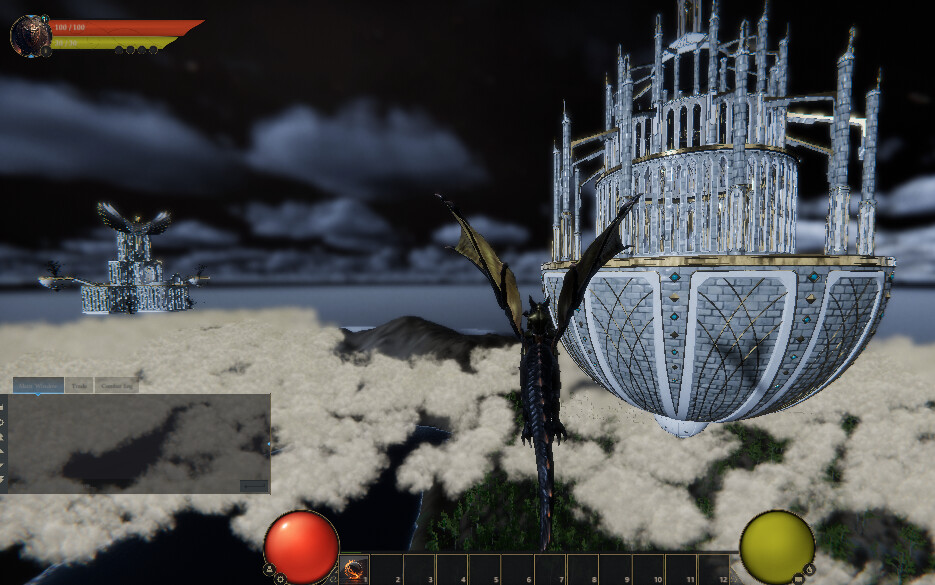
Task: Show the Combat Log tab
Action: tap(117, 385)
